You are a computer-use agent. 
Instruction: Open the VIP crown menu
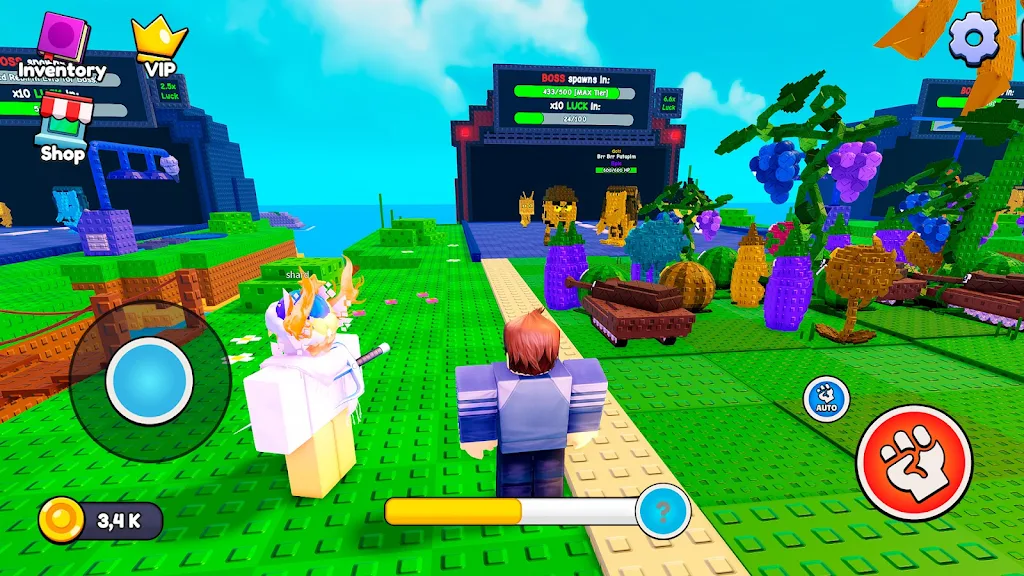click(160, 46)
